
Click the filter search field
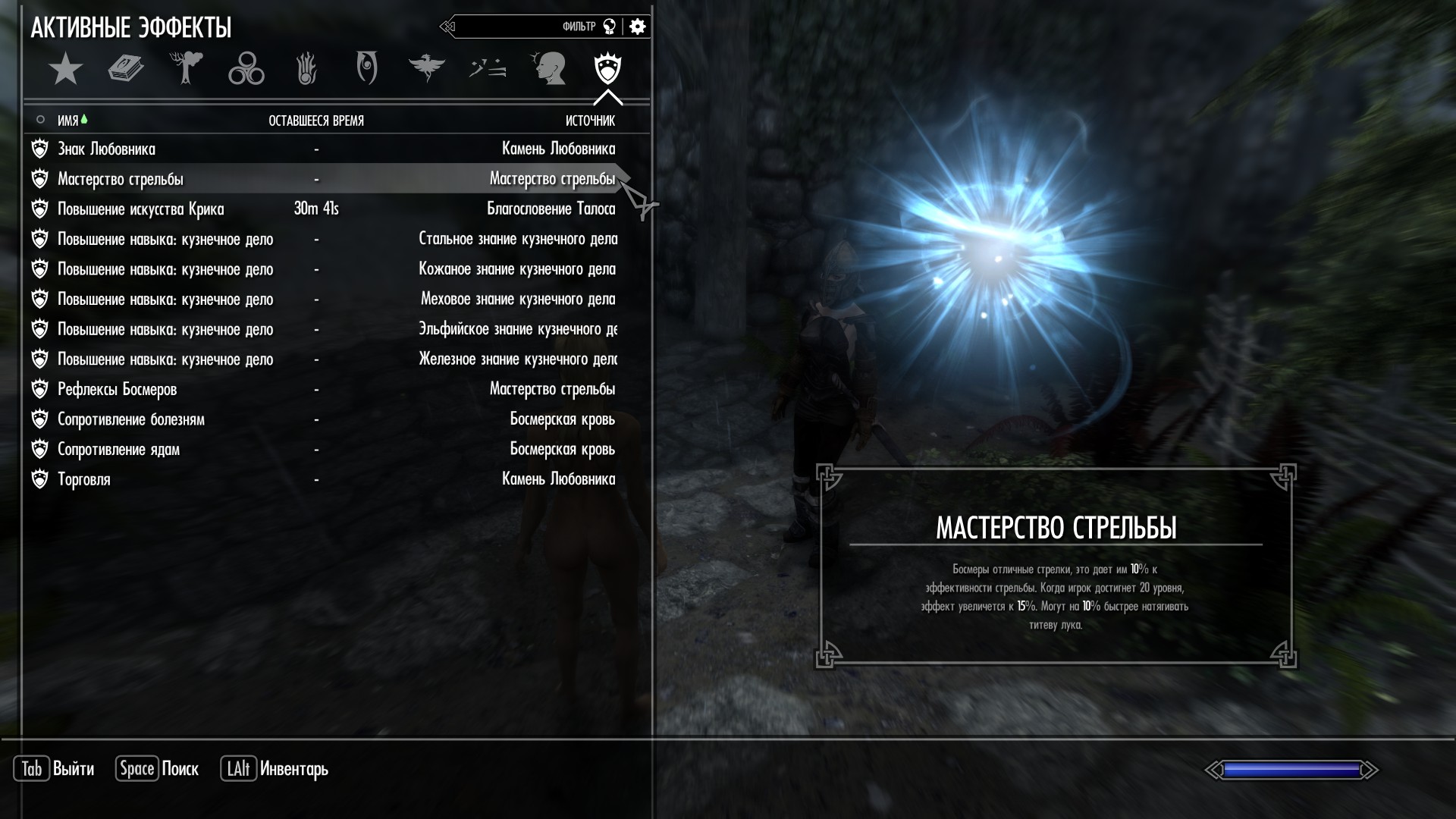(x=523, y=27)
